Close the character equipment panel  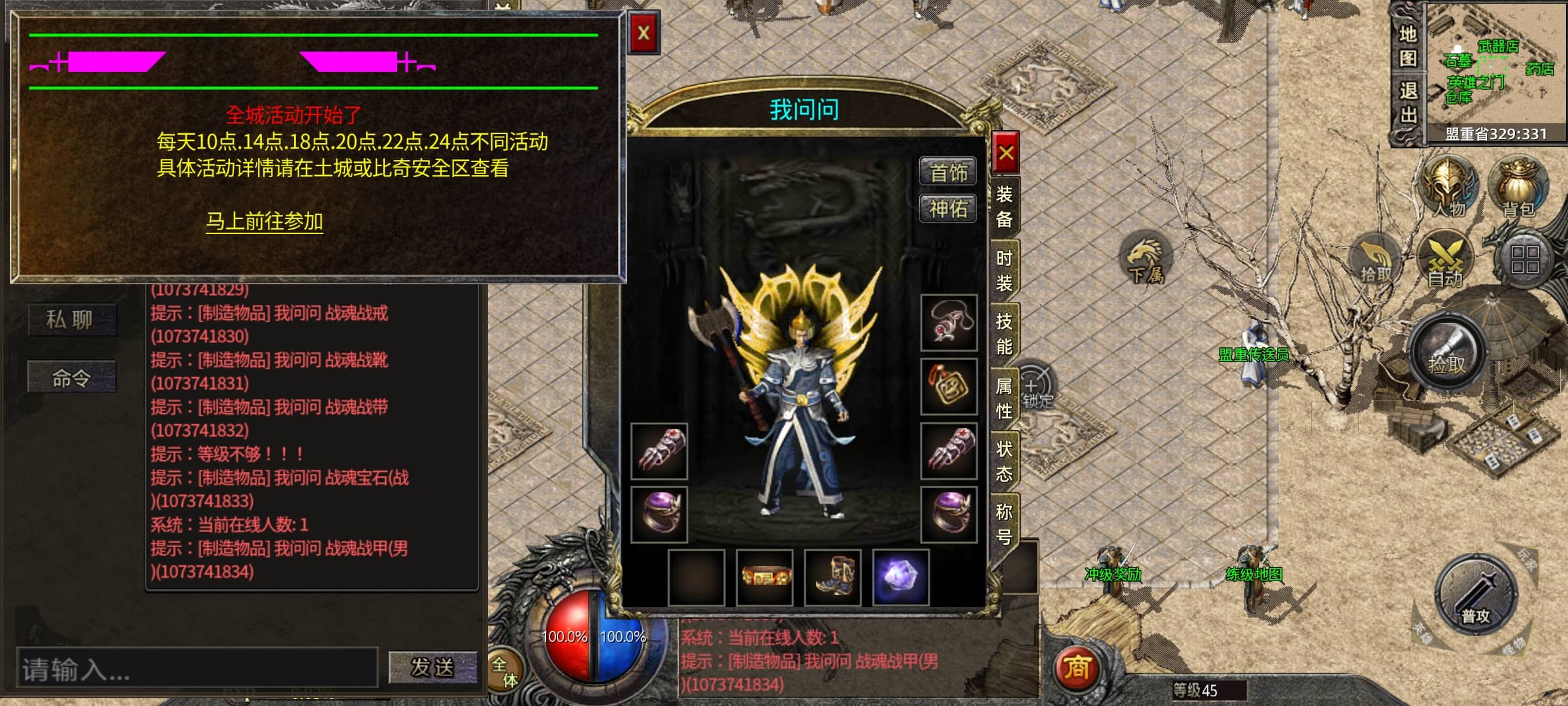tap(1005, 154)
